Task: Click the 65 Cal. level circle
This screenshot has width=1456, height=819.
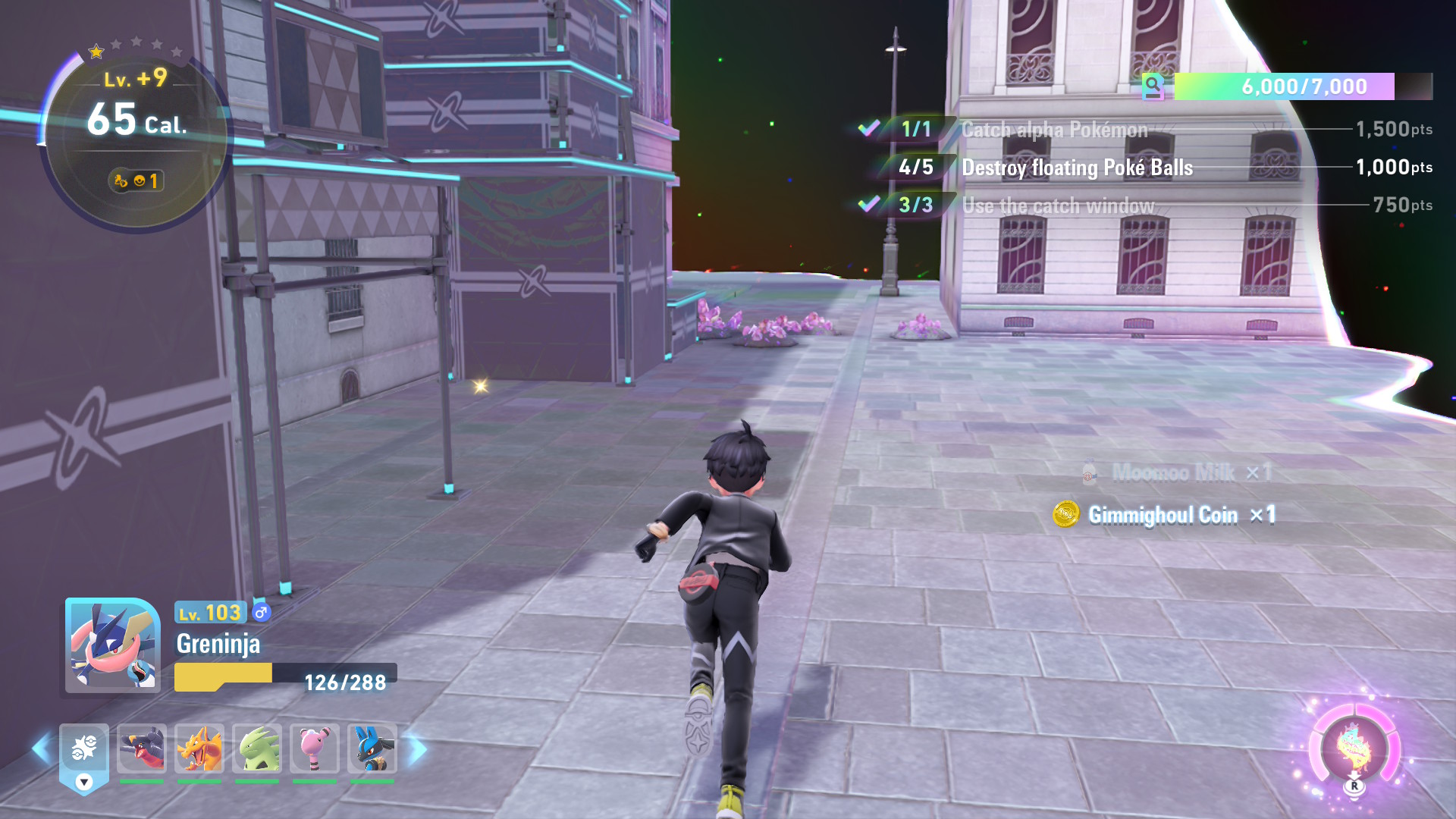Action: point(136,136)
